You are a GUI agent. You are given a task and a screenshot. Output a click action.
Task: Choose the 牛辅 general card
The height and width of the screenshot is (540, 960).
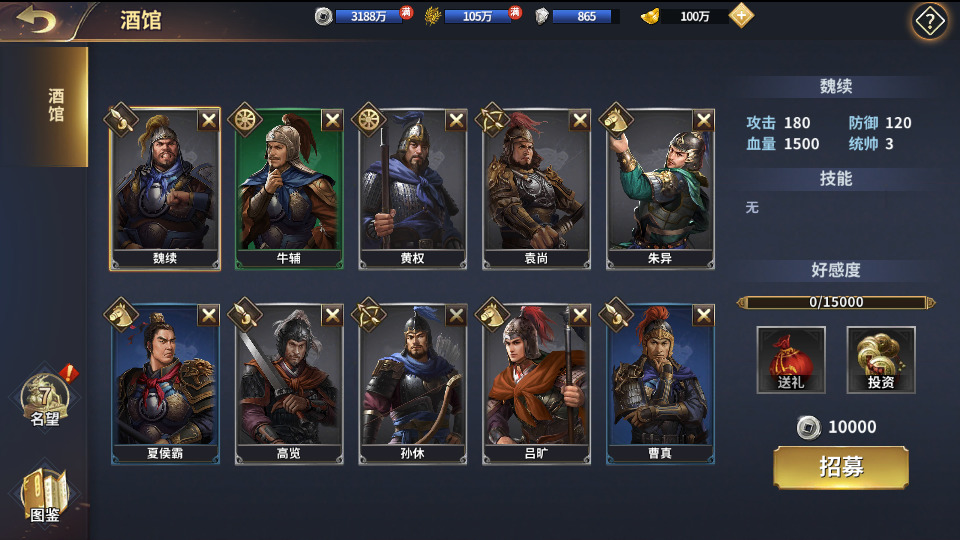[x=289, y=188]
